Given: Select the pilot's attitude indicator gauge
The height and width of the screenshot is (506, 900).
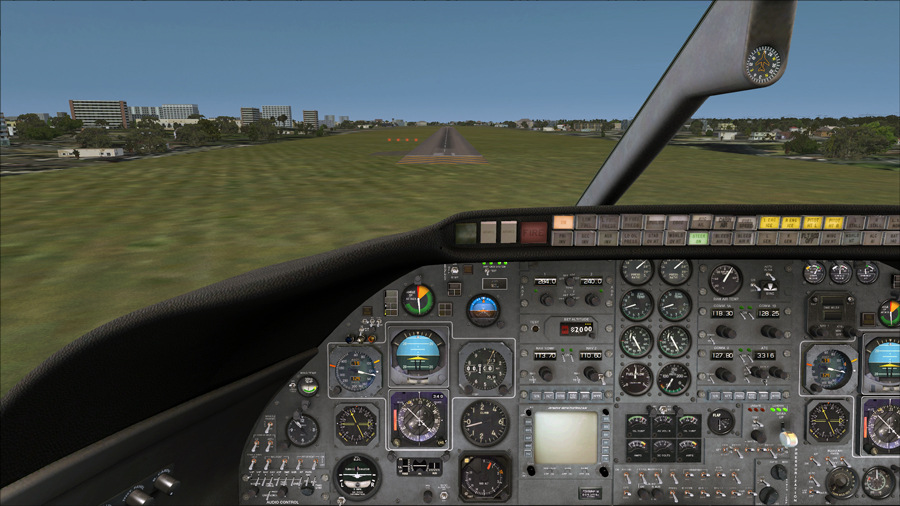Looking at the screenshot, I should coord(418,355).
